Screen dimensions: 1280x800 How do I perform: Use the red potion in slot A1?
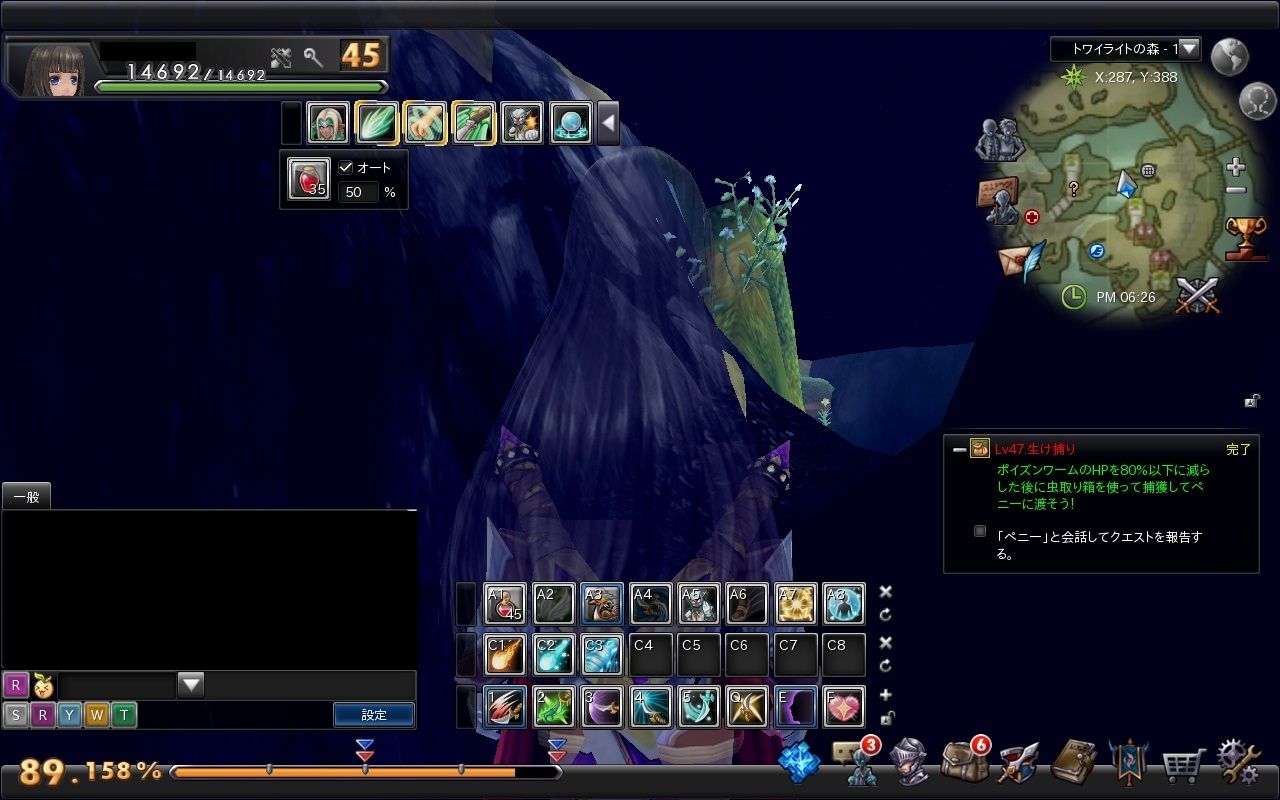click(505, 604)
